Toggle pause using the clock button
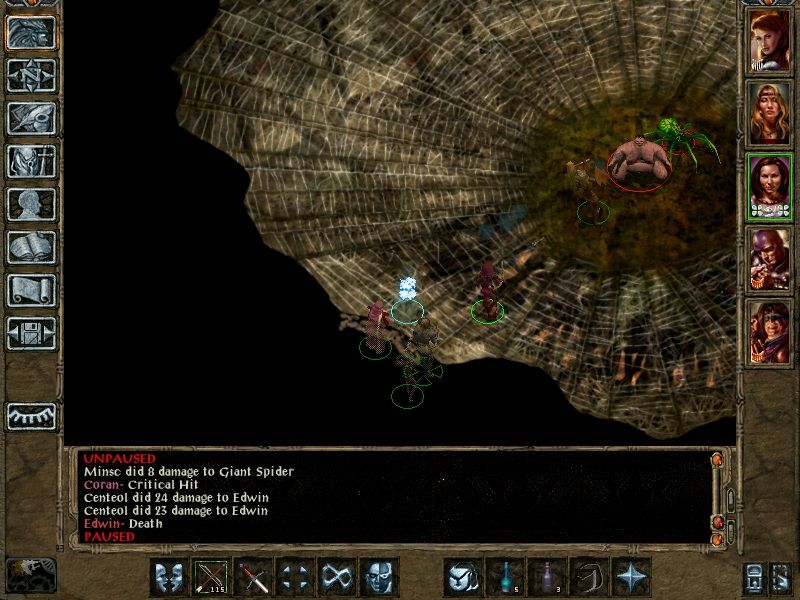 point(30,574)
